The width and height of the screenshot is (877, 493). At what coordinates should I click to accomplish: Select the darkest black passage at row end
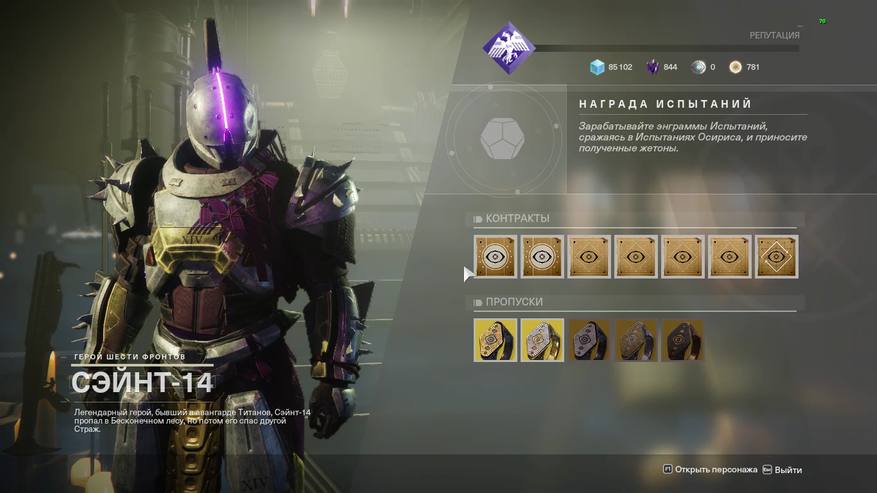pyautogui.click(x=683, y=340)
